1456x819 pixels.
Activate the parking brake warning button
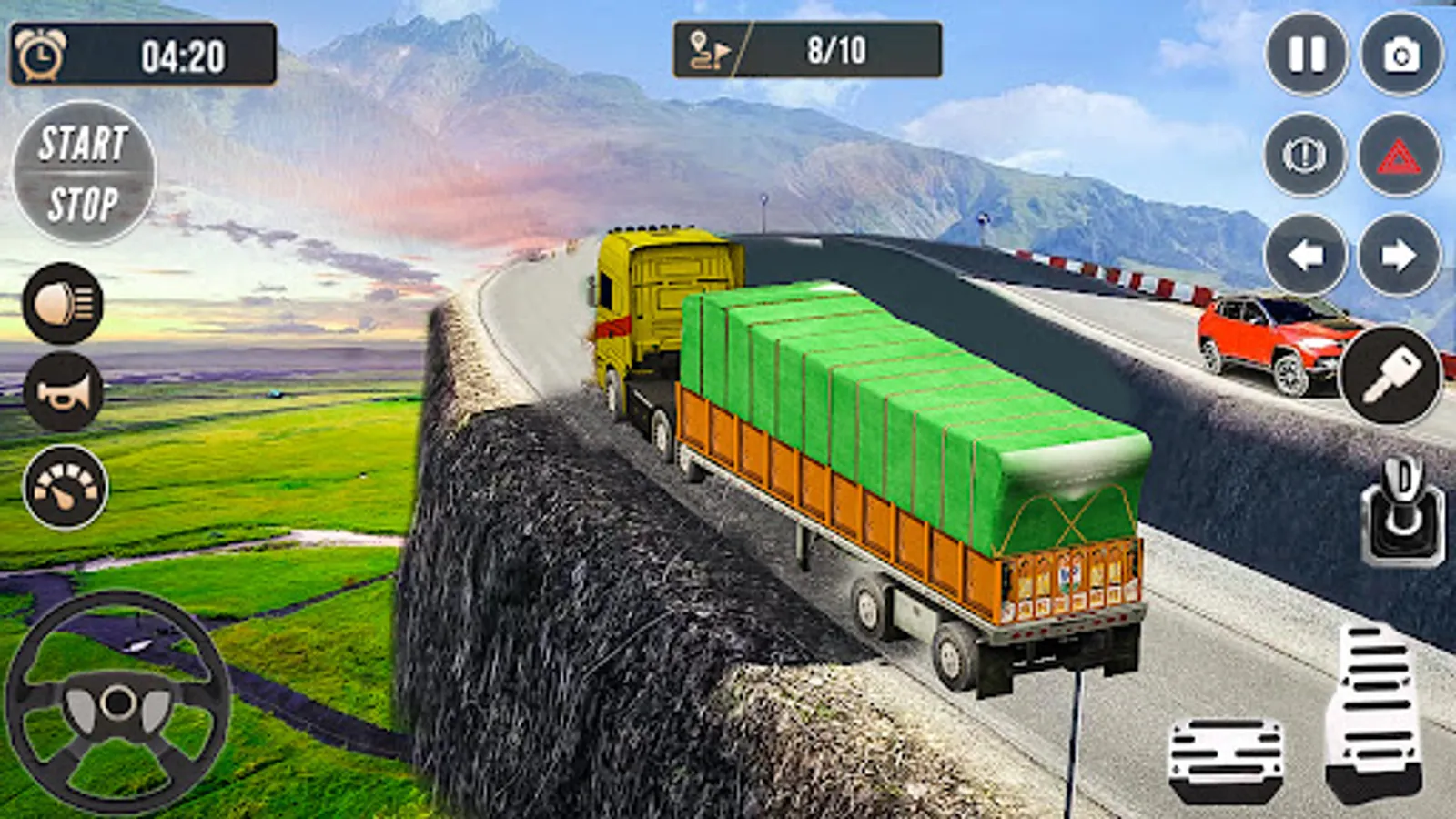tap(1305, 155)
